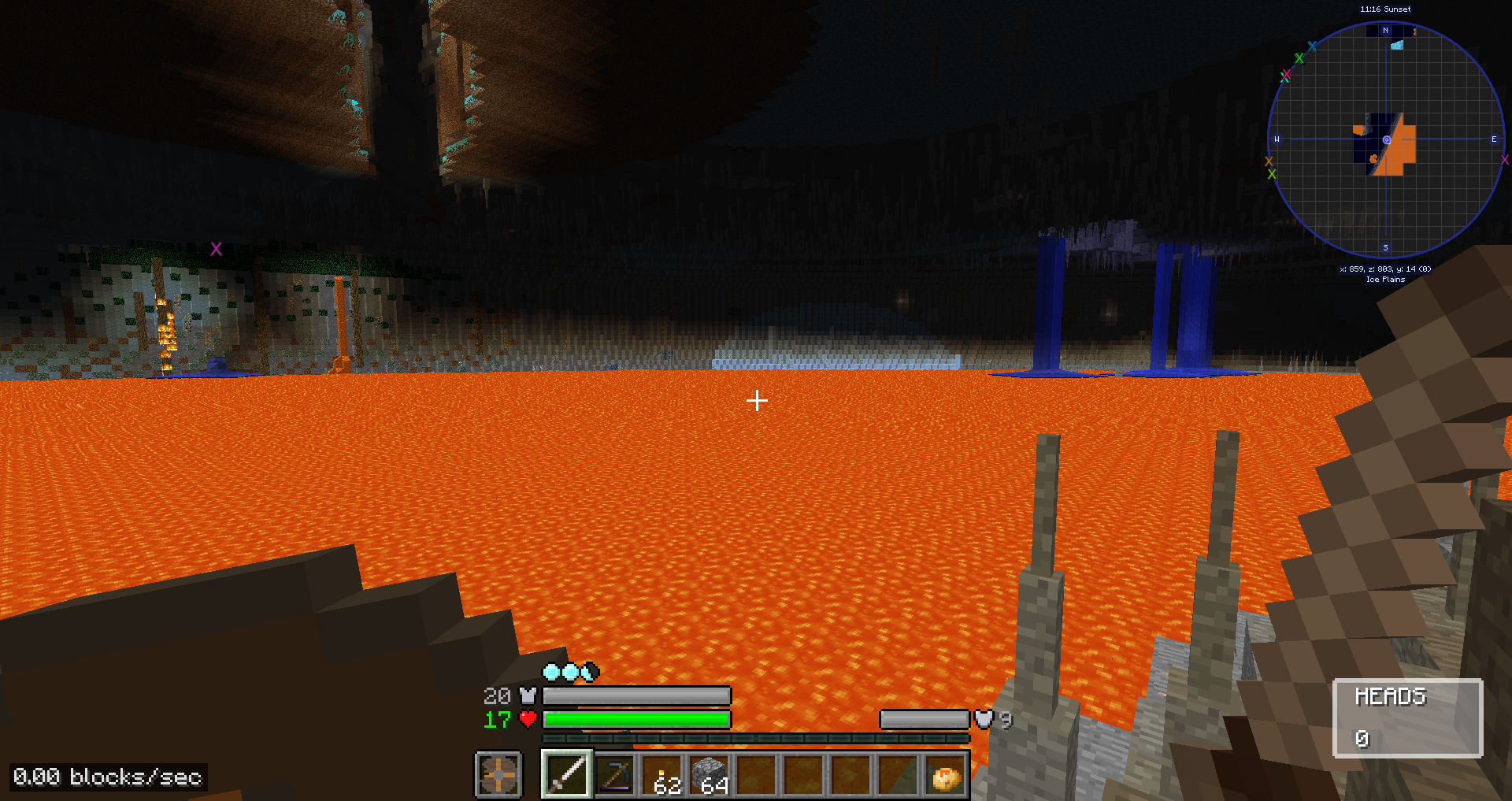
Task: Select the iron sword in the first hotbar slot
Action: click(565, 773)
